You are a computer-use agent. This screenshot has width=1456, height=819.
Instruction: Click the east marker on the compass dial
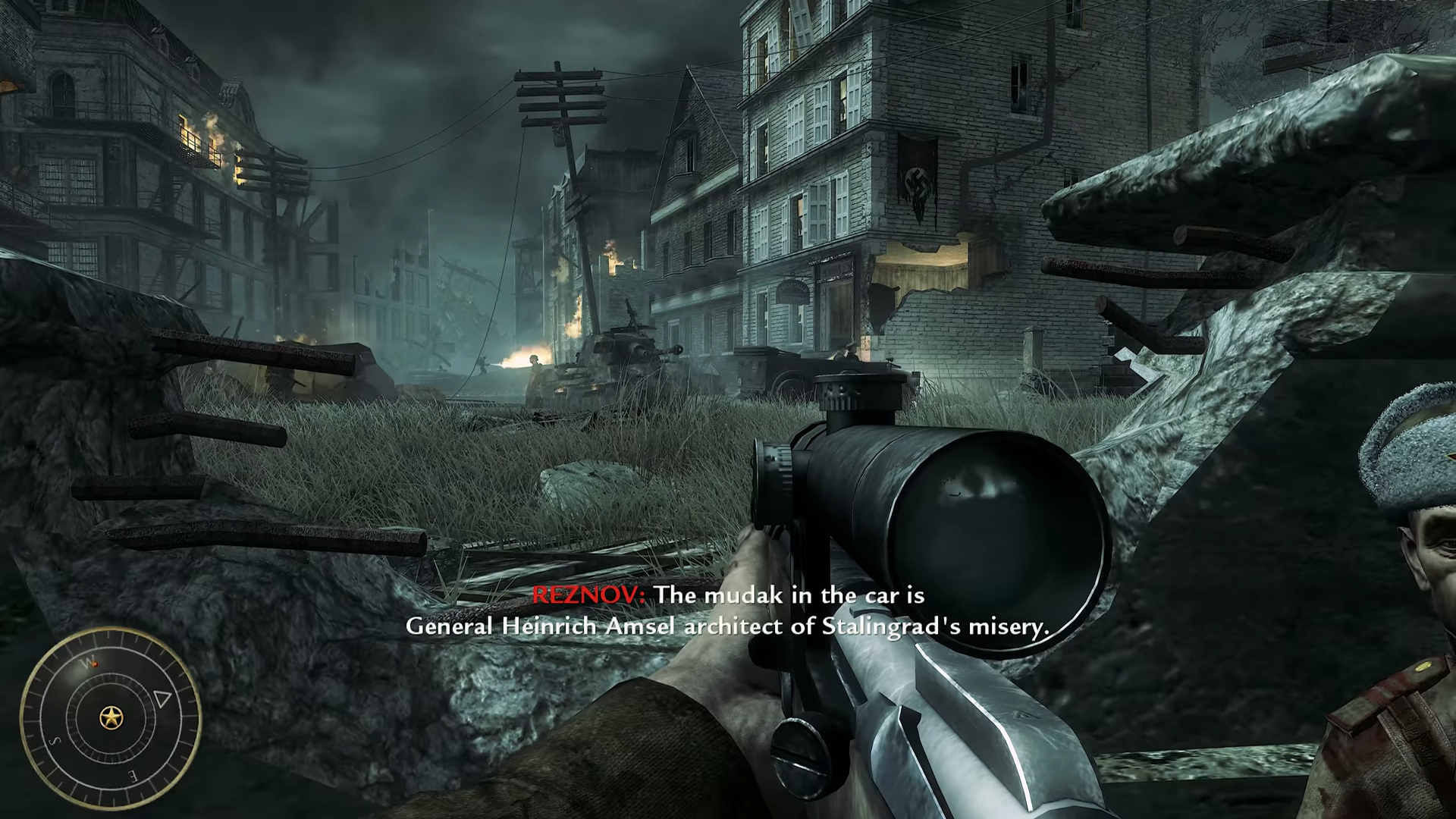point(133,775)
